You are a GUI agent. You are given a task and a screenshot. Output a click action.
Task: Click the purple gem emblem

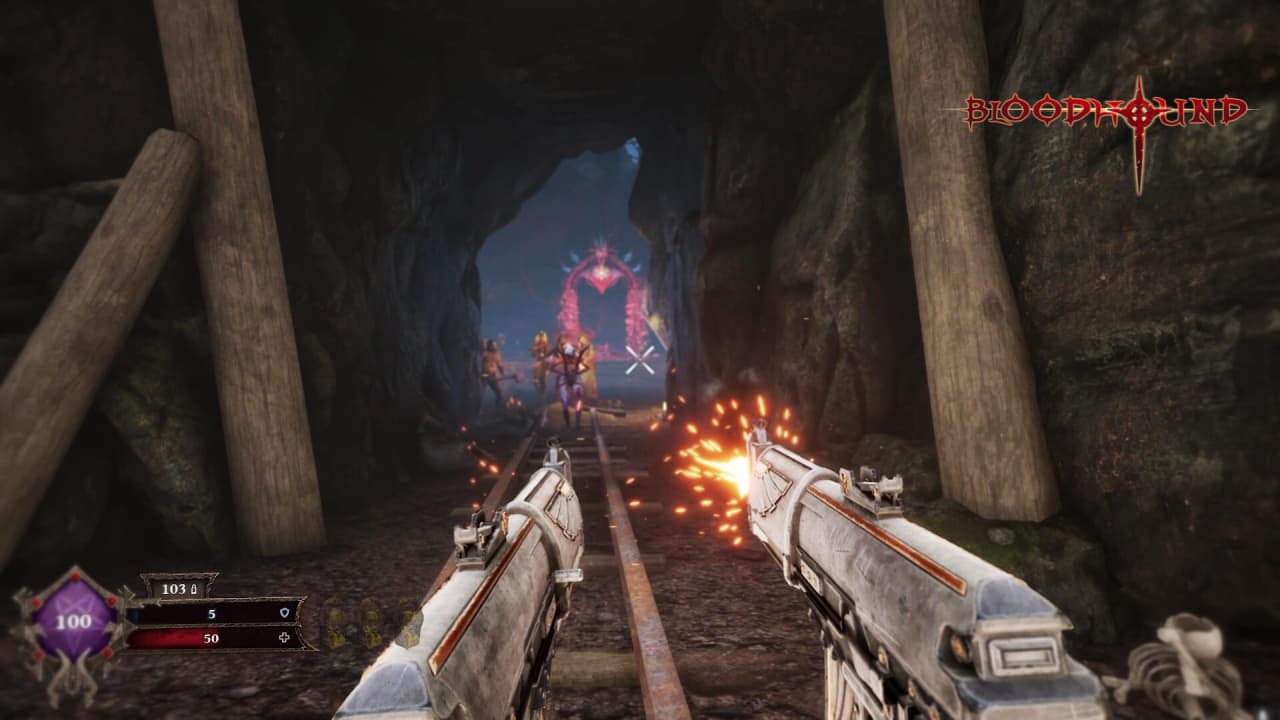point(72,621)
